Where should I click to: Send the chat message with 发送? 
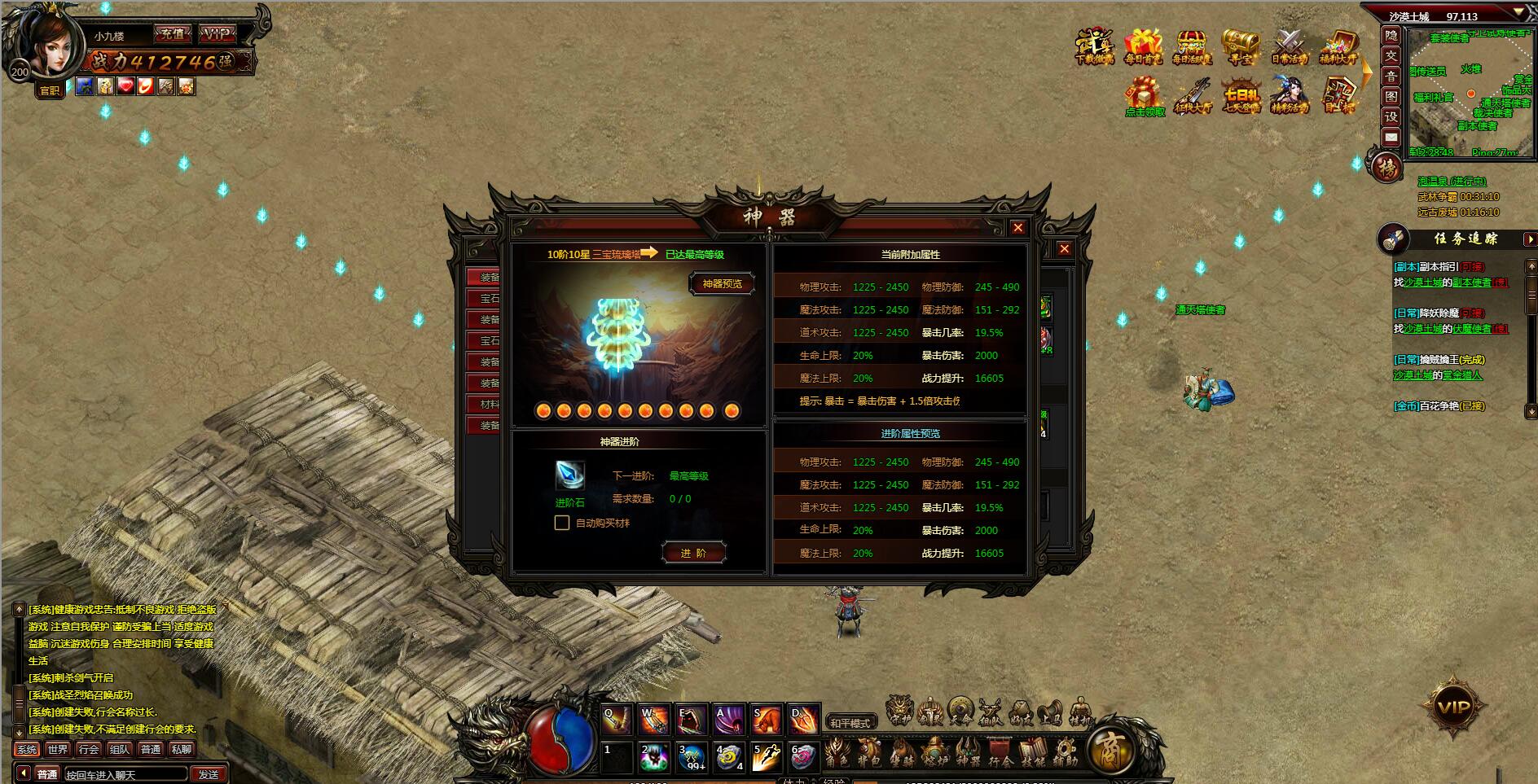[209, 774]
